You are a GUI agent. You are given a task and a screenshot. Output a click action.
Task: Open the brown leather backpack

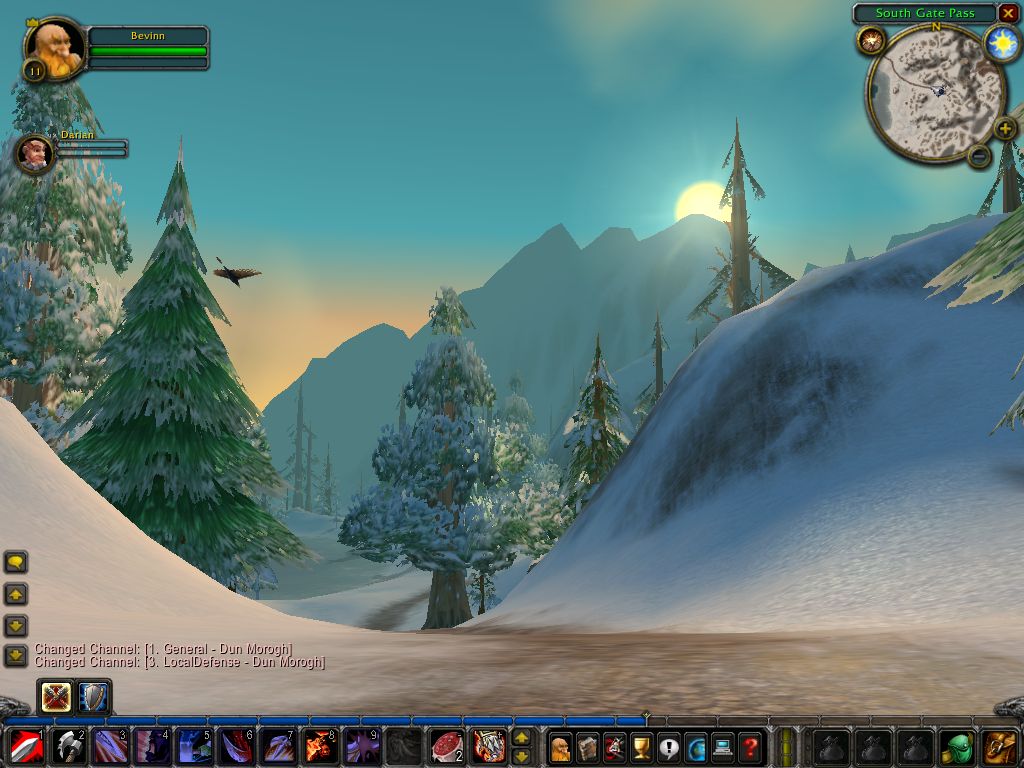(x=1000, y=746)
